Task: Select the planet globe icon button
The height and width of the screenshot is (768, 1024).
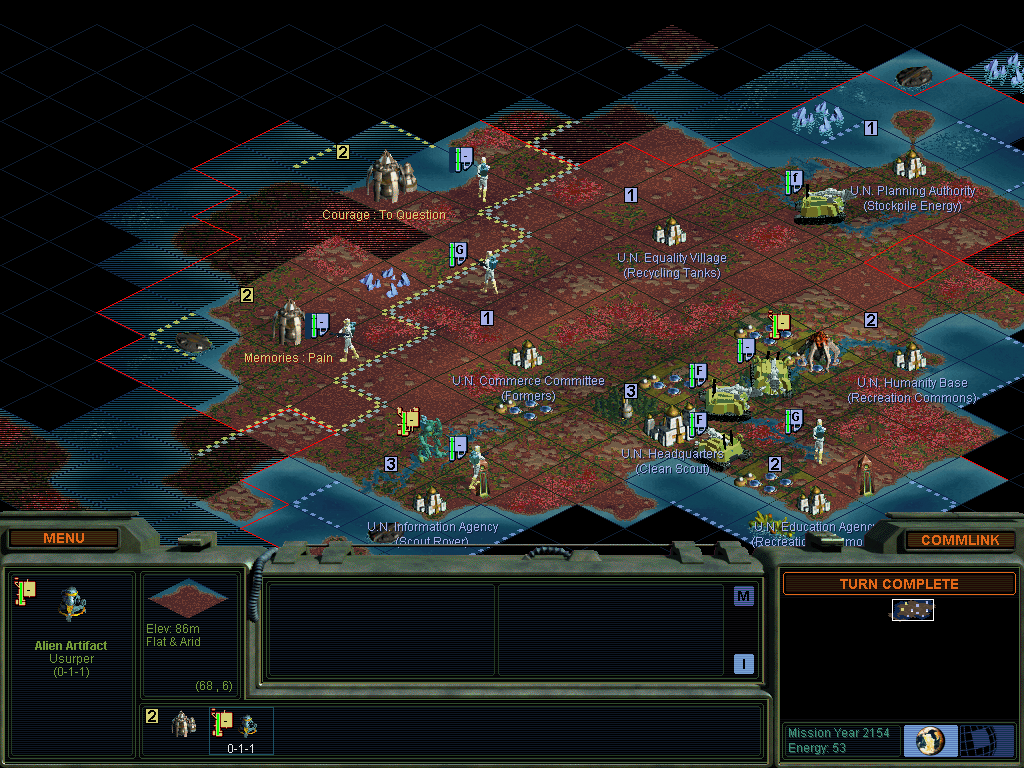Action: [930, 741]
